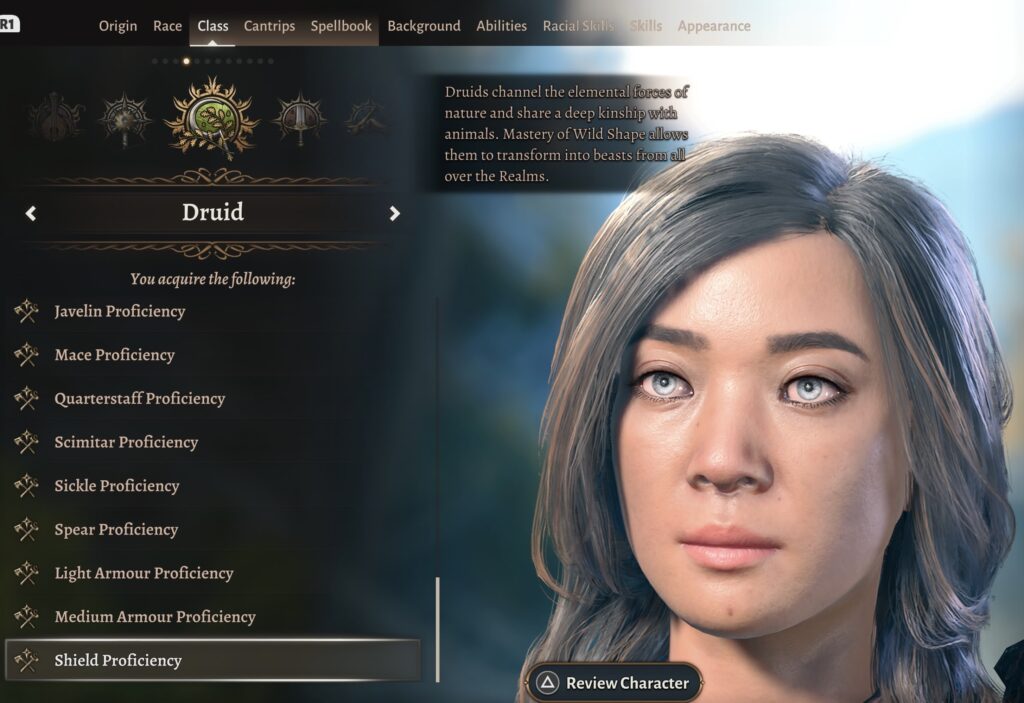Select the highlighted Druid class emblem

click(211, 117)
